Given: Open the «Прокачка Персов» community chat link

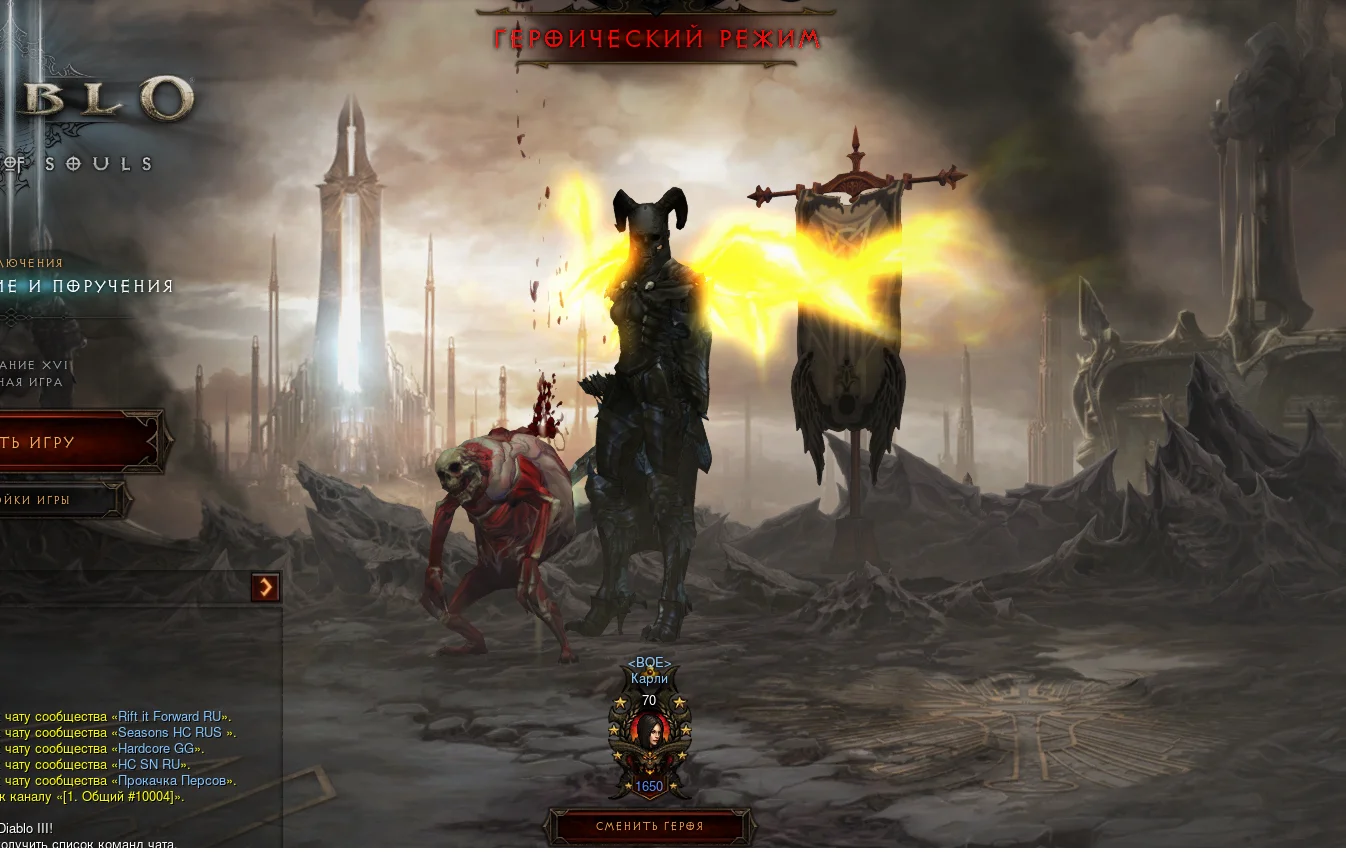Looking at the screenshot, I should 174,781.
